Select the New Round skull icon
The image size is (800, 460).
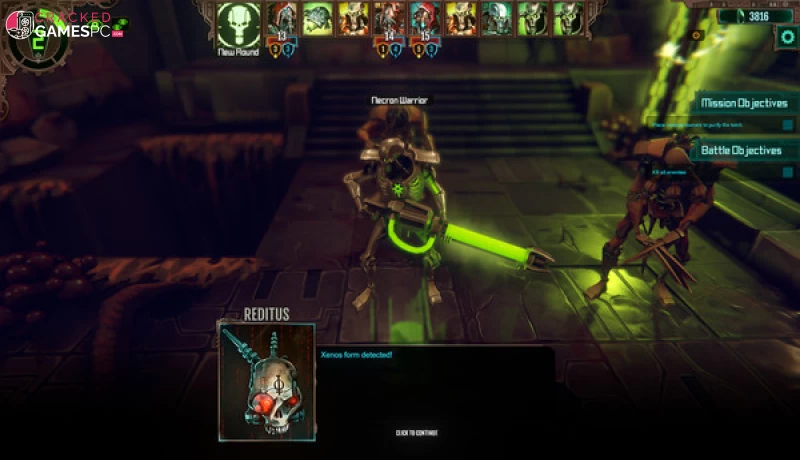[238, 23]
